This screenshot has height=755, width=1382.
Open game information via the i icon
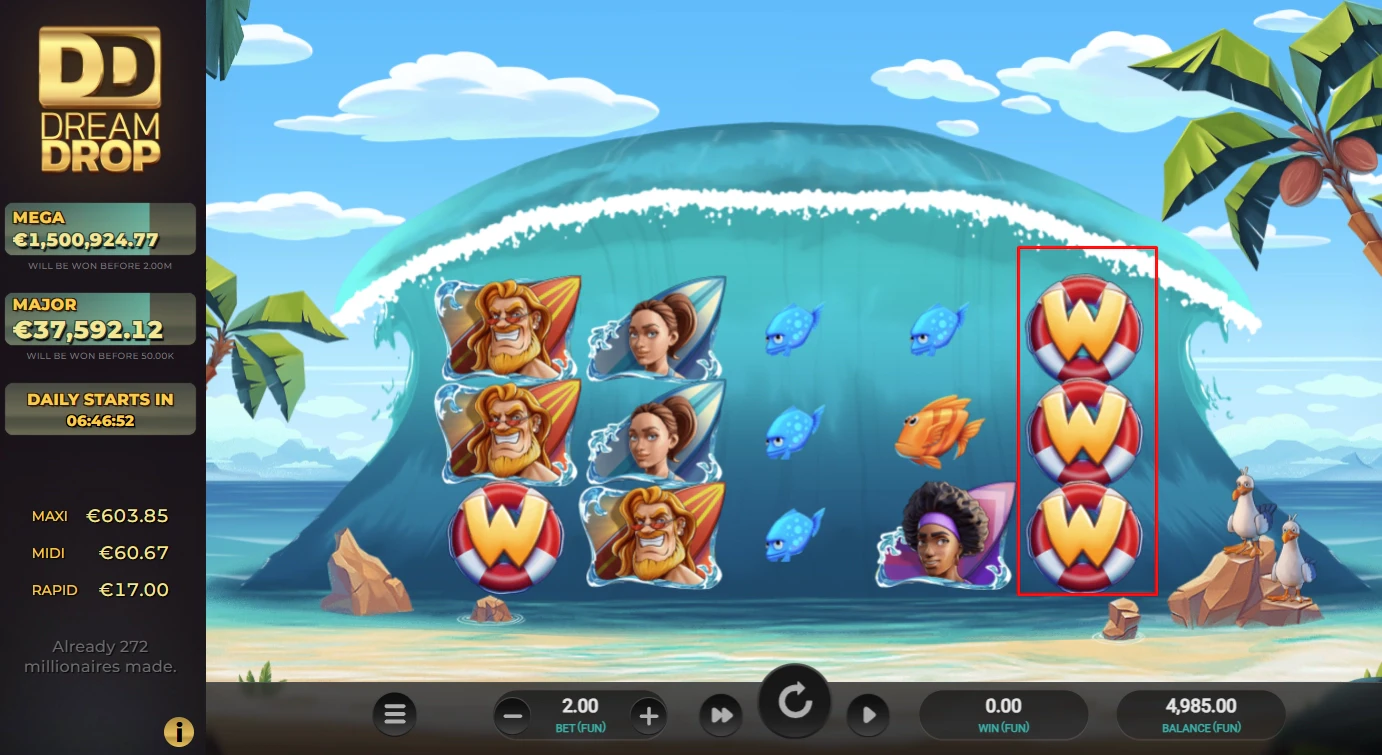click(x=178, y=731)
